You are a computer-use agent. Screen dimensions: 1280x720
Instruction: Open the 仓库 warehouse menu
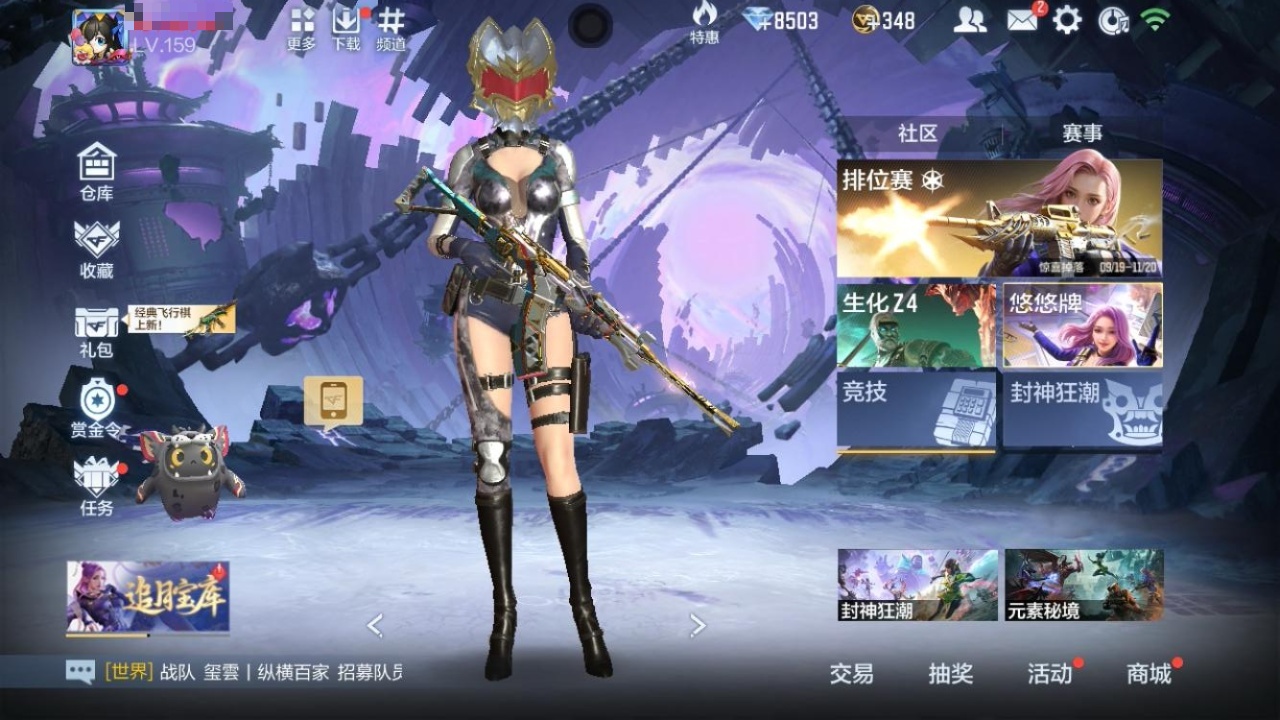coord(97,172)
